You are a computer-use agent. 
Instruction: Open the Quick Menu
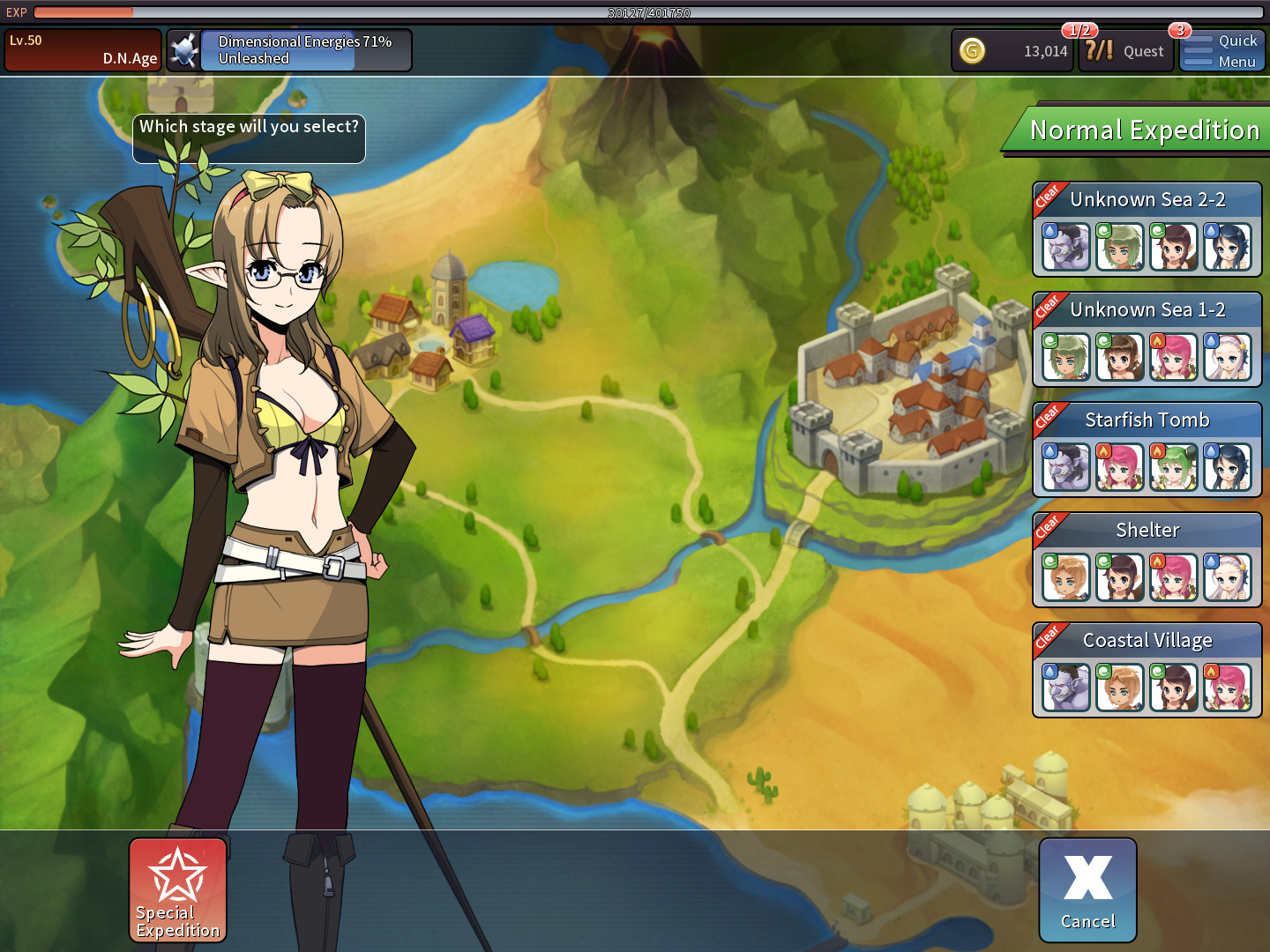pyautogui.click(x=1222, y=50)
